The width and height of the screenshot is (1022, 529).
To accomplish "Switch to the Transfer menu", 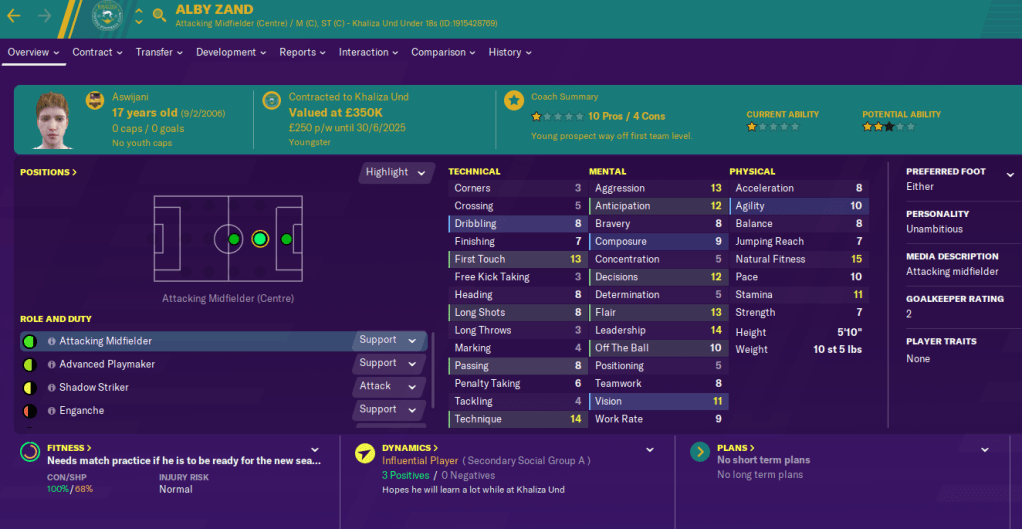I will point(159,52).
